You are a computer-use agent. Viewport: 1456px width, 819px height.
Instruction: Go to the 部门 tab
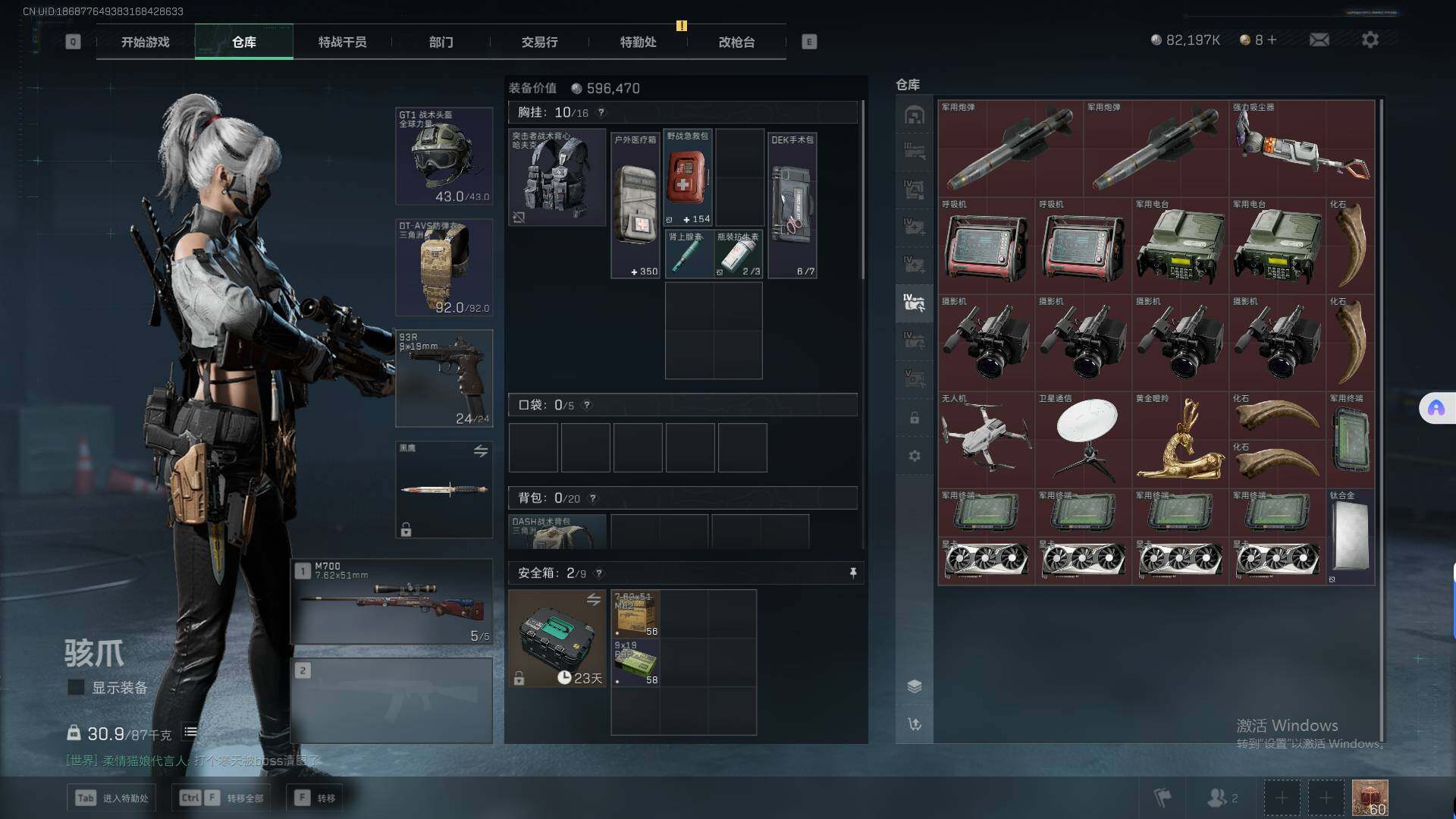(x=441, y=42)
